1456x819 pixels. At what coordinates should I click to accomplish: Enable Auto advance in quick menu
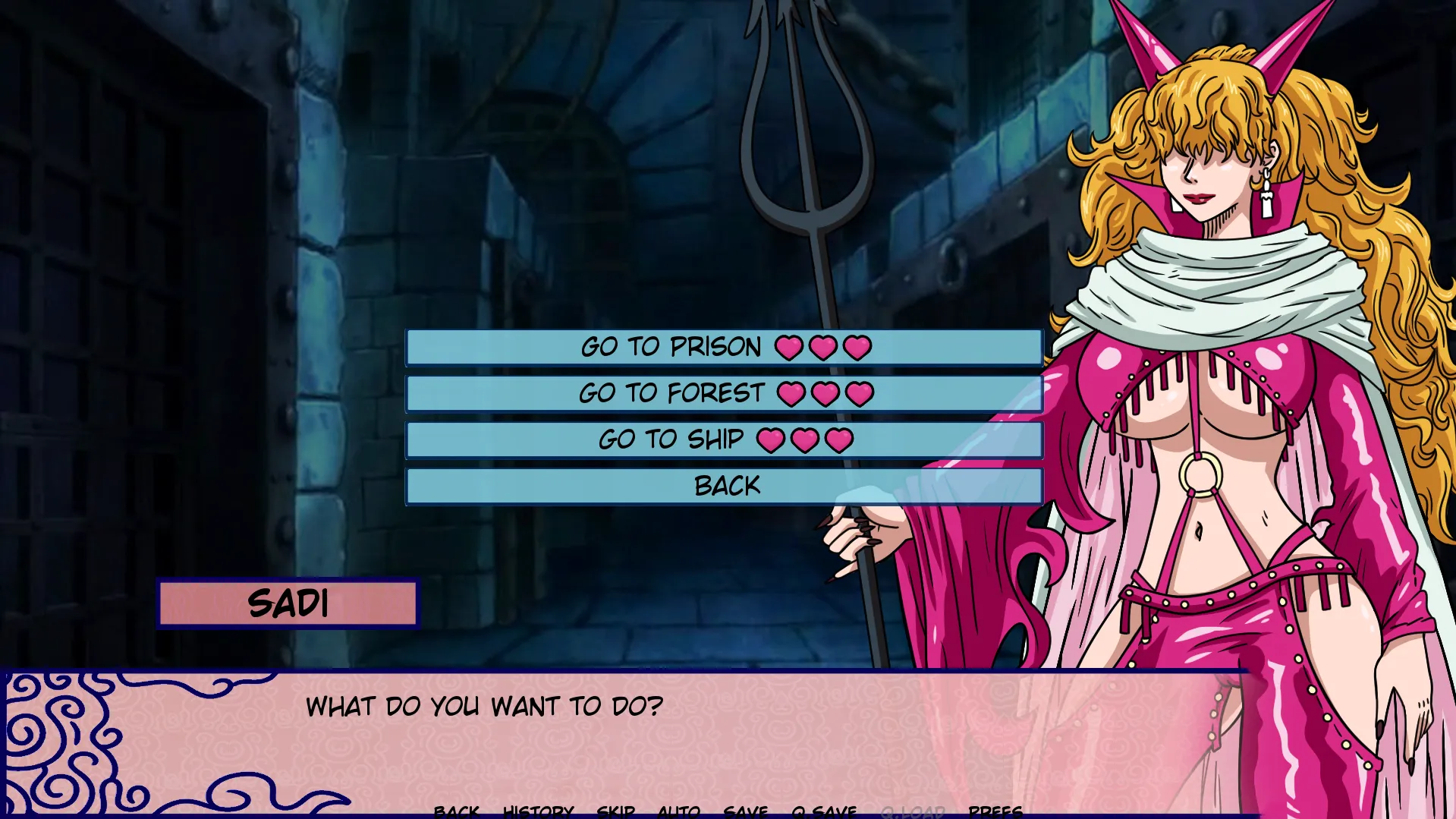coord(678,811)
